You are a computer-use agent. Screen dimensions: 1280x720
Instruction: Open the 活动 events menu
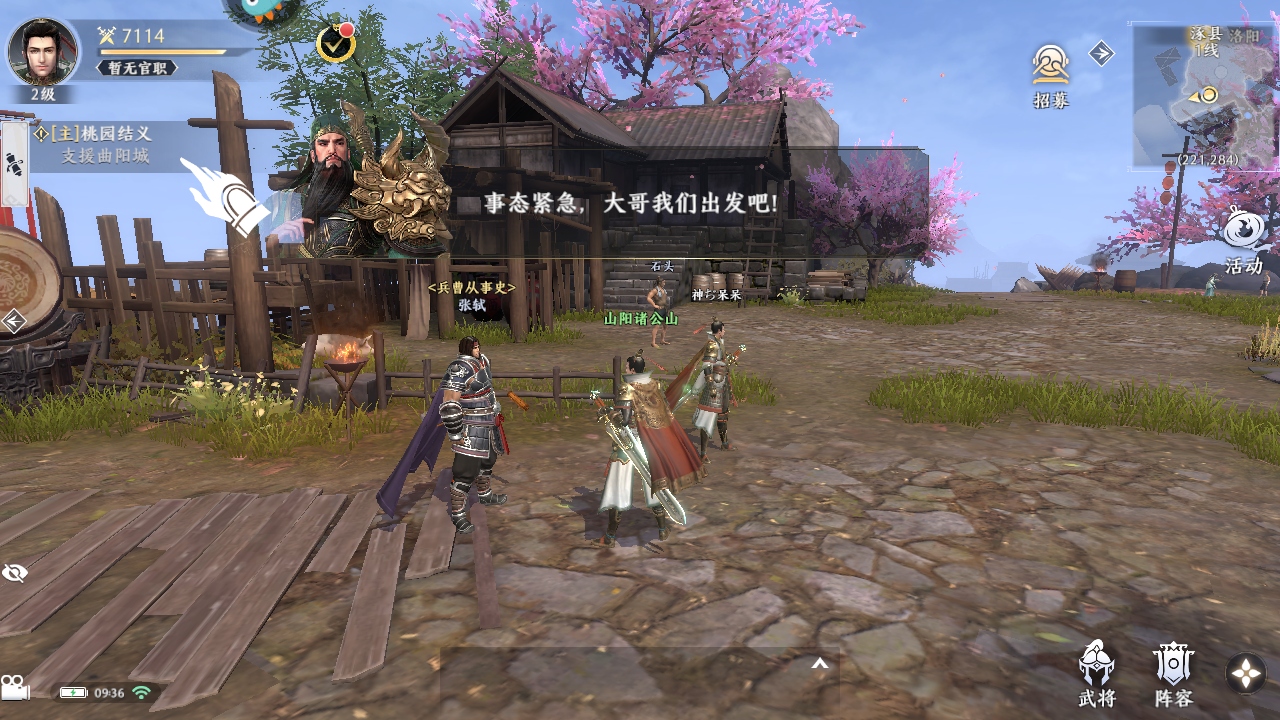[1244, 240]
